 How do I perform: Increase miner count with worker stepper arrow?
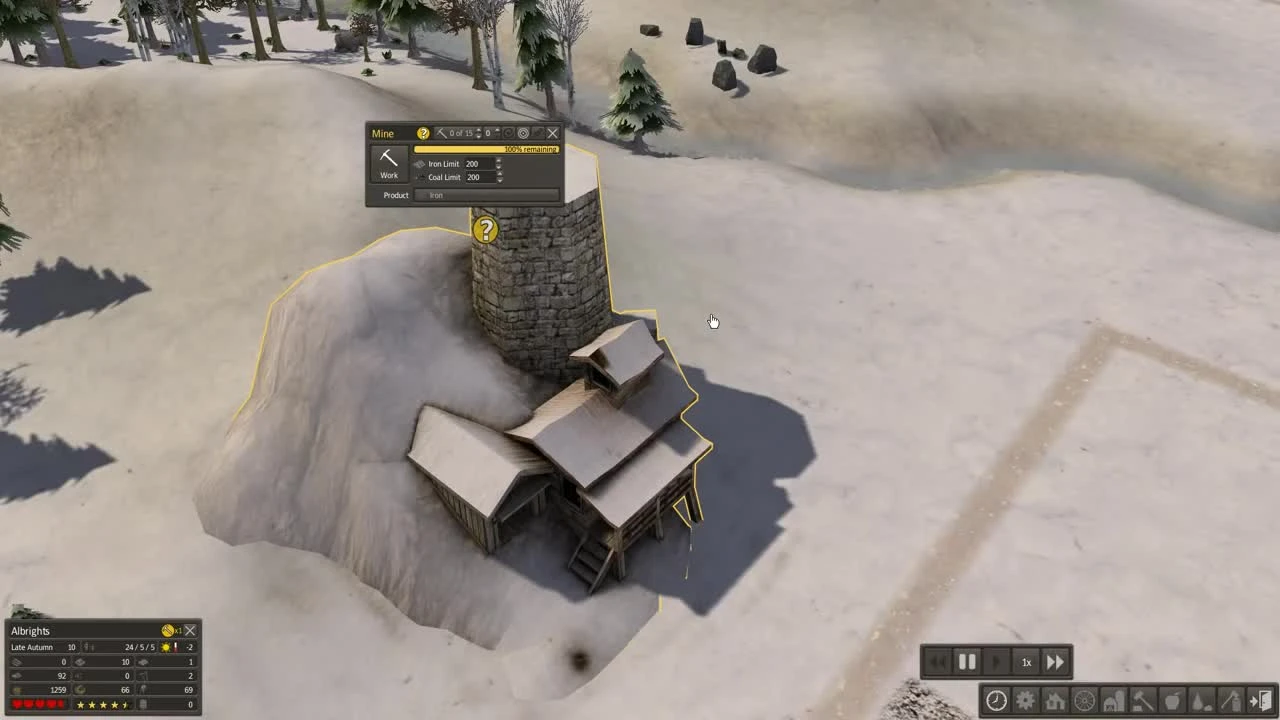pos(478,131)
